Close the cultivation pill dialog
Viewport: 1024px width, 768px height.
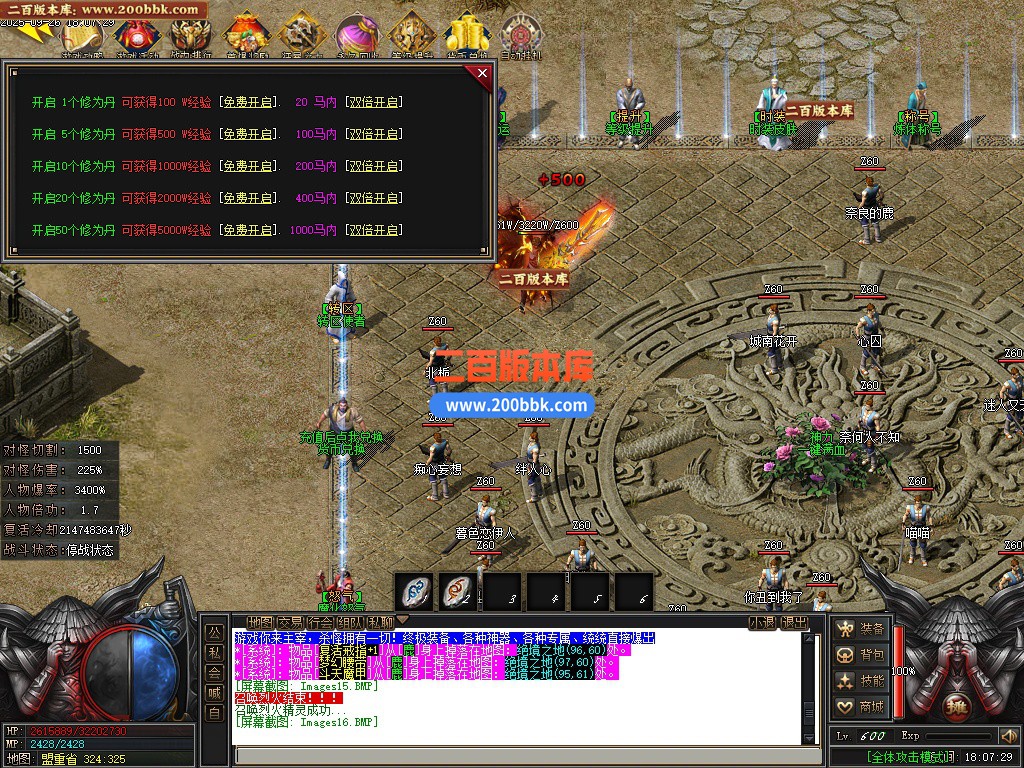coord(483,73)
